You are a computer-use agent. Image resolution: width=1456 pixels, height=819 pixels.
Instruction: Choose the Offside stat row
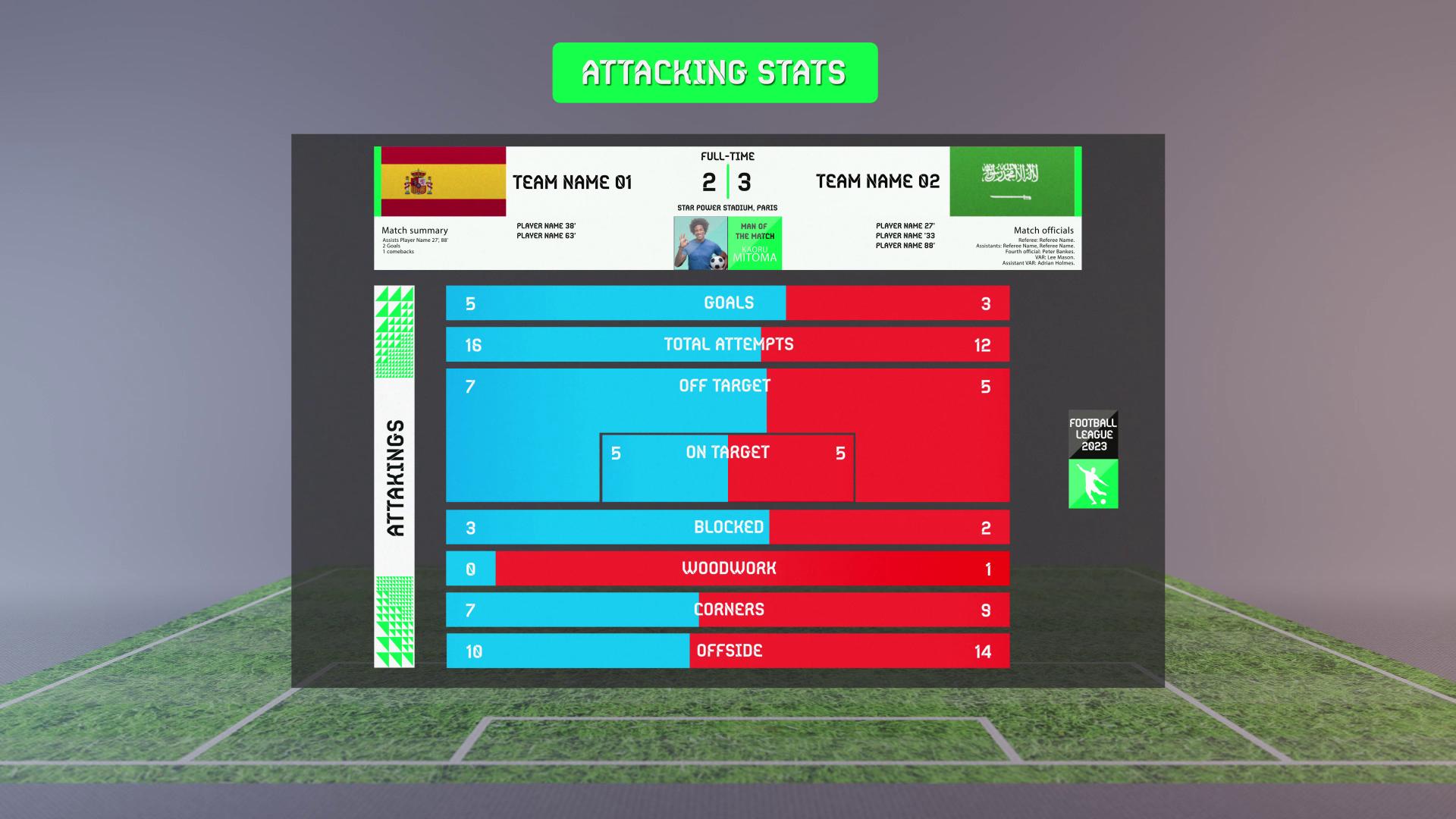[727, 651]
